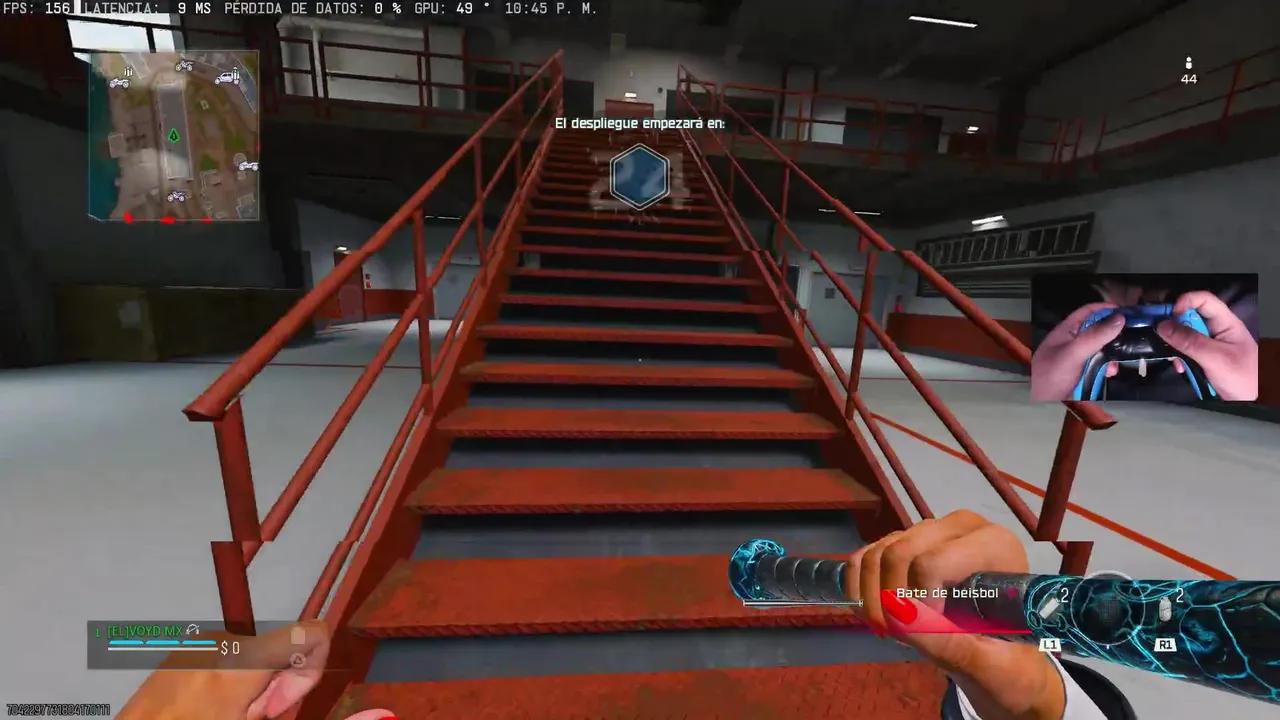The height and width of the screenshot is (720, 1280).
Task: Click the blue armor plate bar
Action: tap(160, 643)
